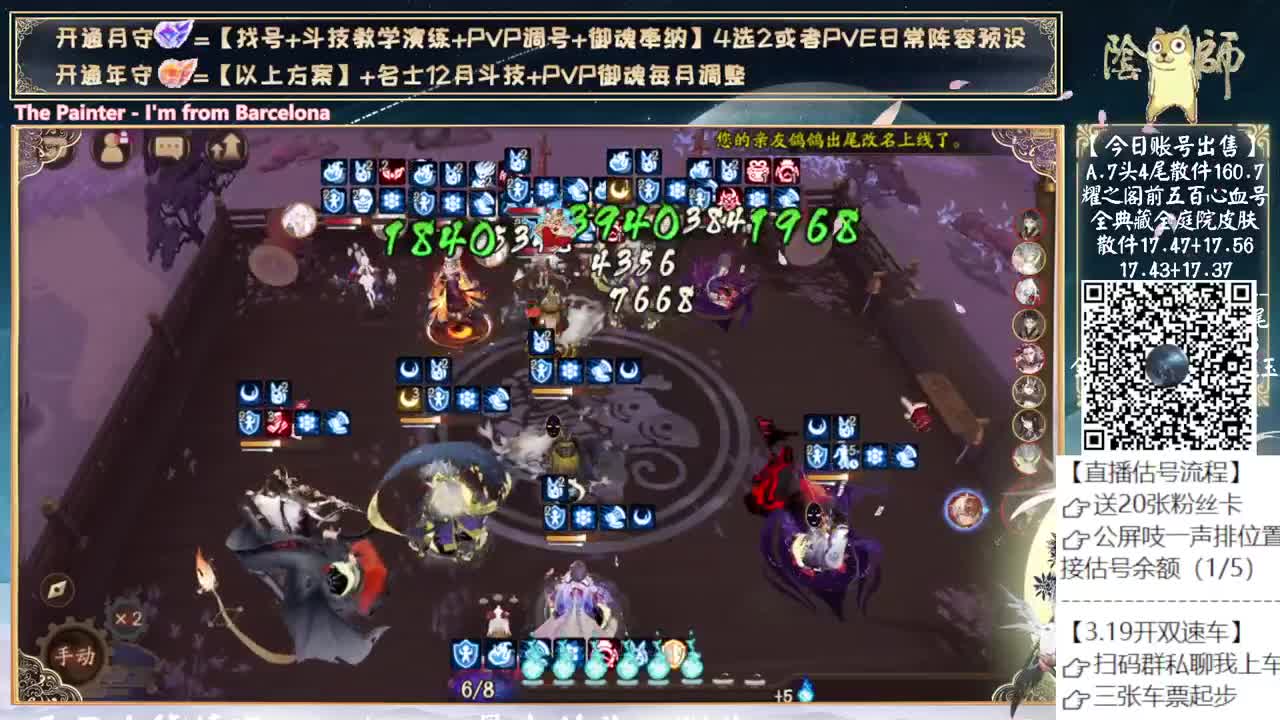Toggle 手动 manual battle mode gear
1280x720 pixels.
coord(76,653)
